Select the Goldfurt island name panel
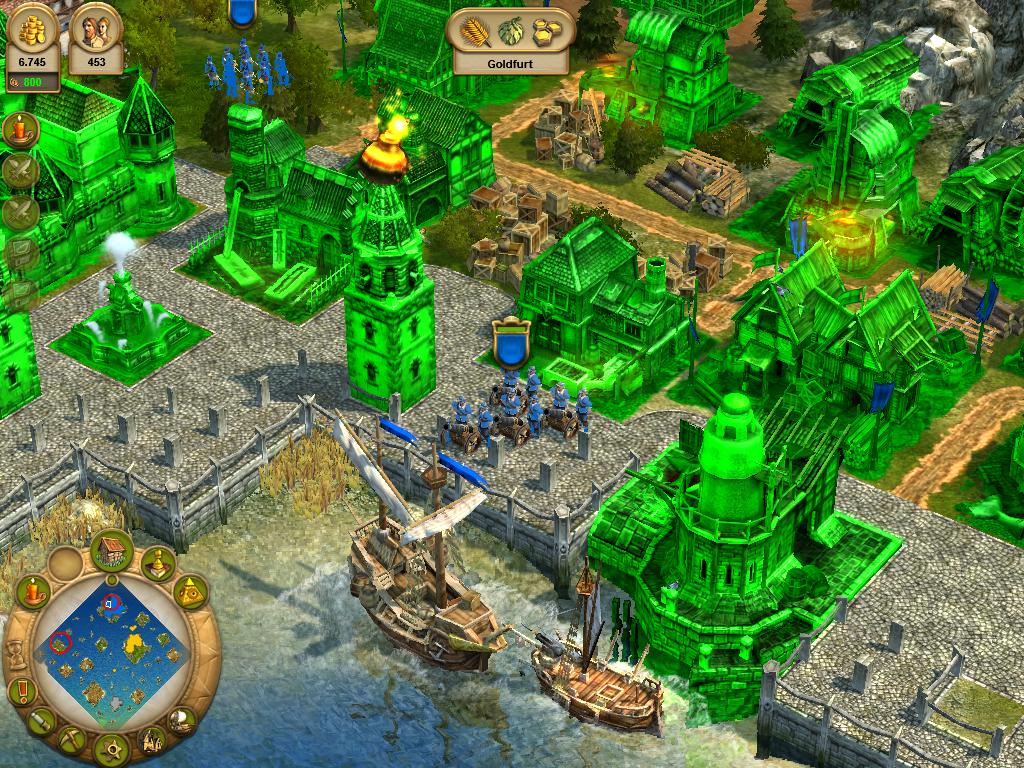The width and height of the screenshot is (1024, 768). tap(510, 62)
